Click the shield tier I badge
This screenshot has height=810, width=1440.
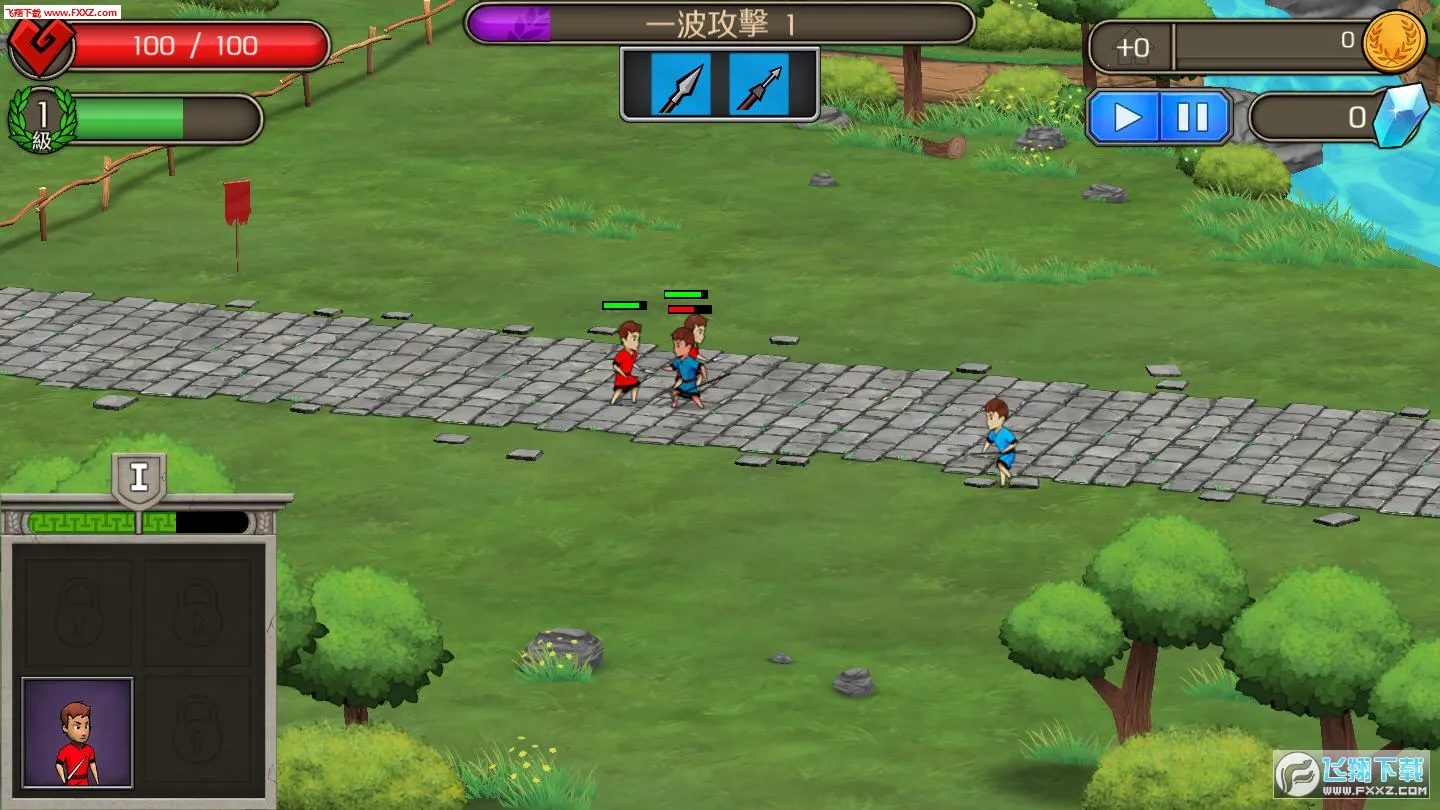(139, 478)
